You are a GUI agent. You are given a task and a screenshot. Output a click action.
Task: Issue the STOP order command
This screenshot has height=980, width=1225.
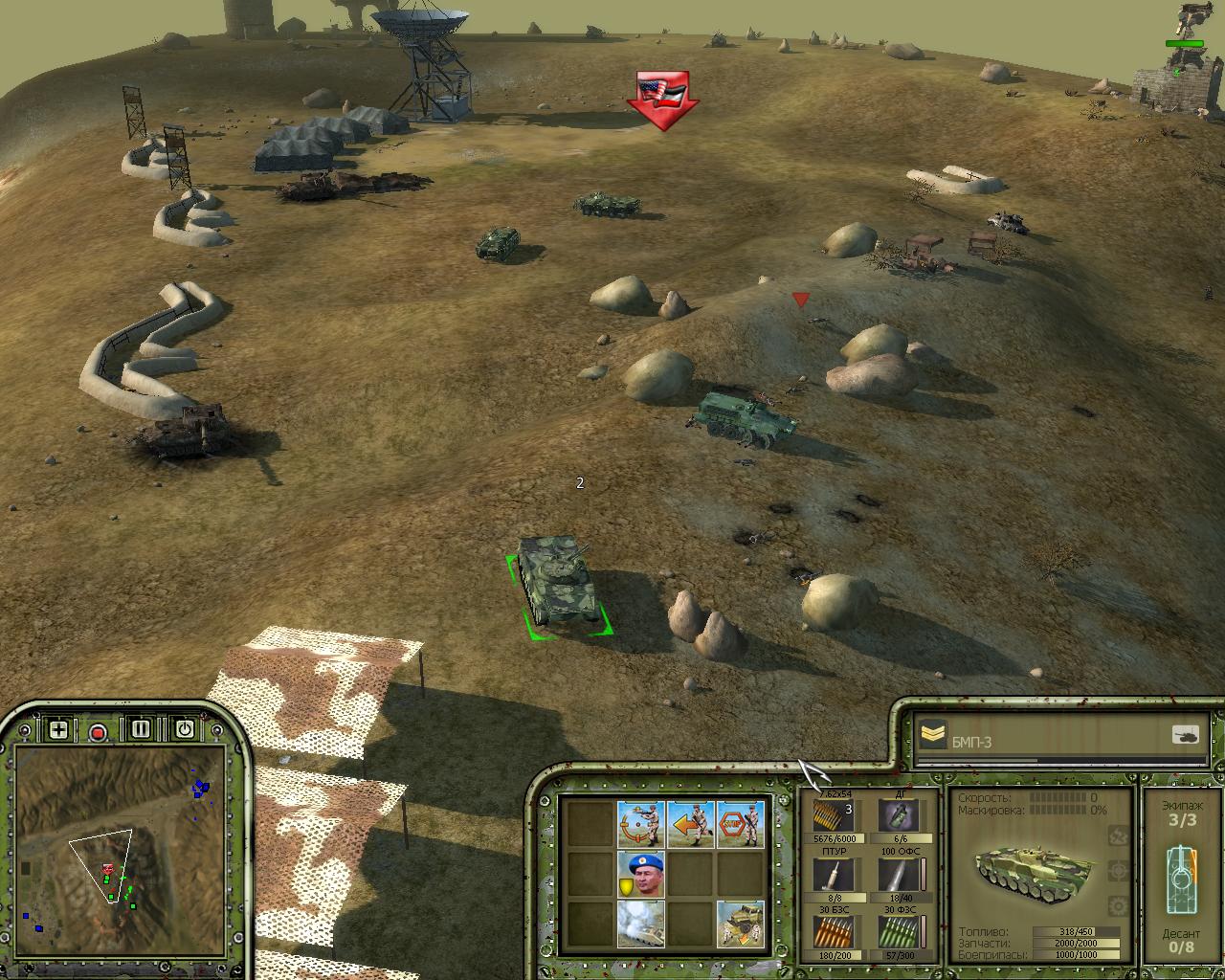coord(741,825)
